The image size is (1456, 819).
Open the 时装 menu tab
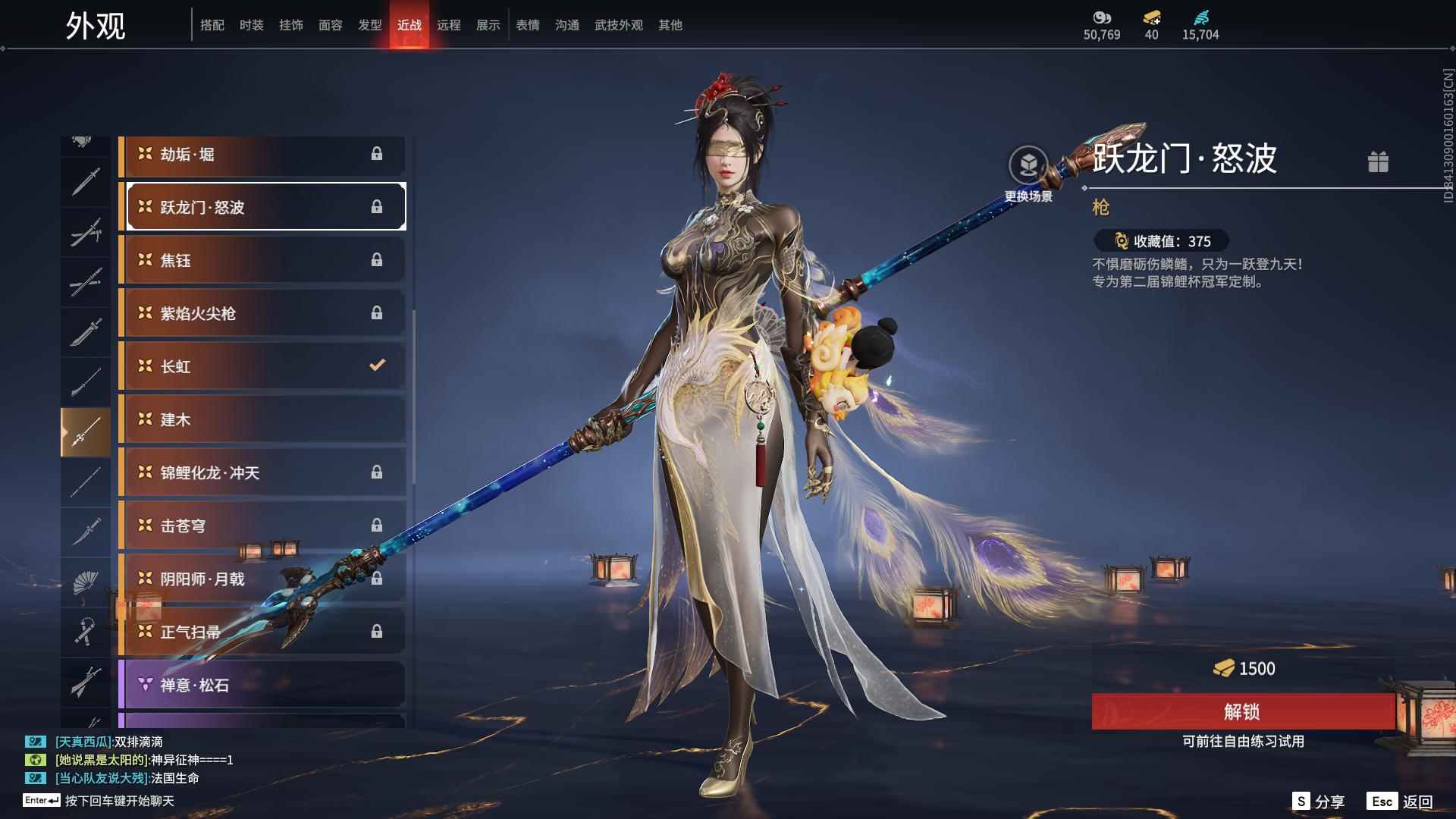click(252, 24)
